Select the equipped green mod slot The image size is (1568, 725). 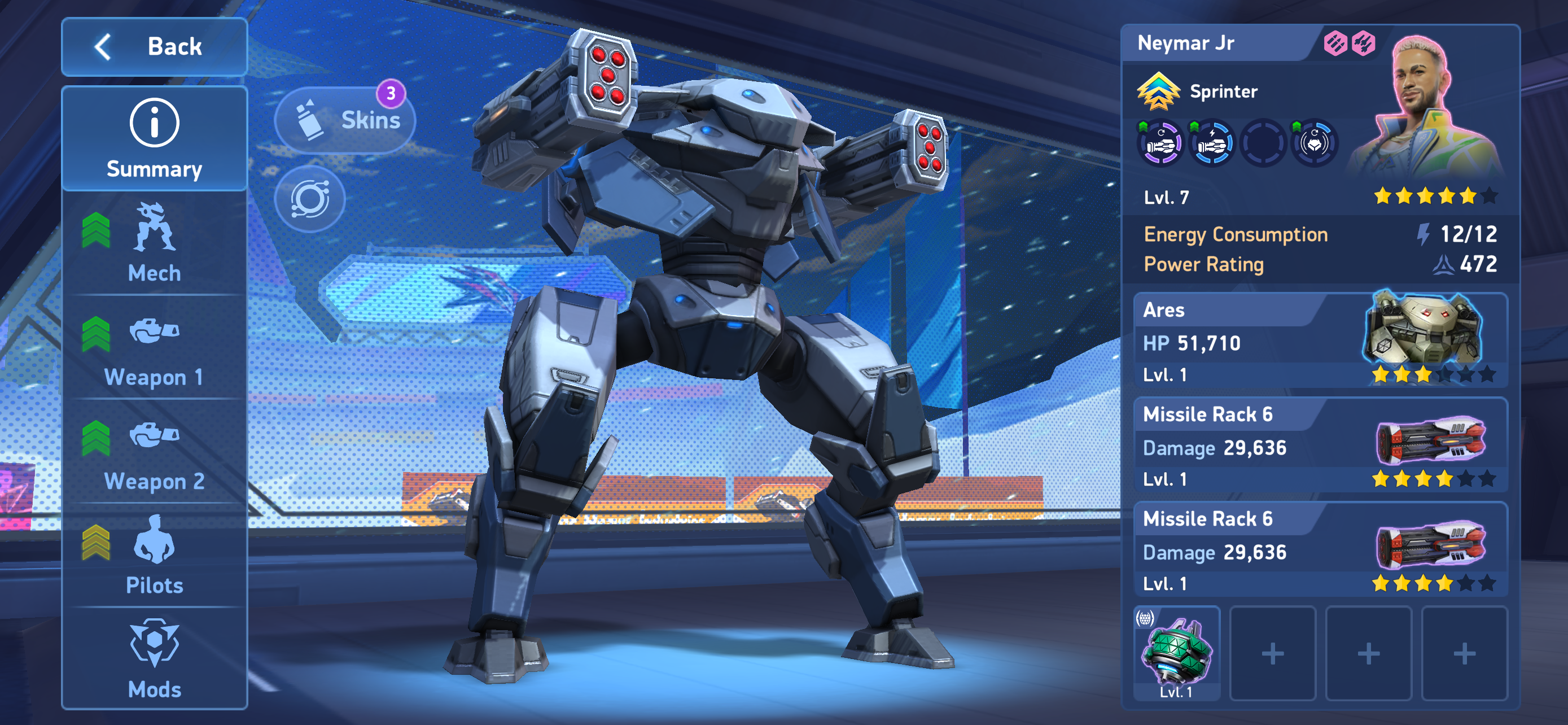tap(1177, 654)
